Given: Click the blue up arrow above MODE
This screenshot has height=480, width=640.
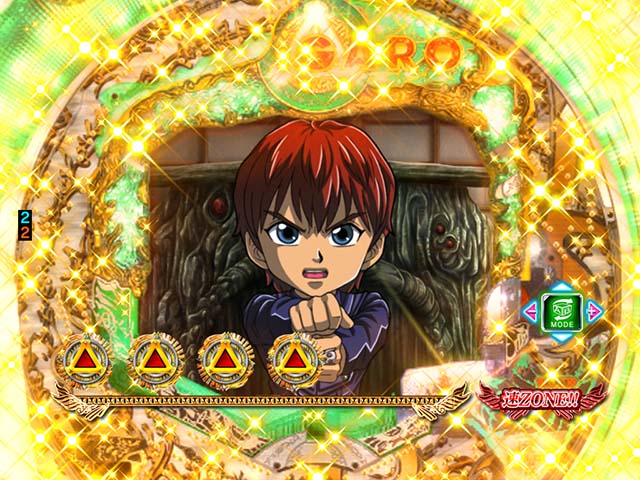Looking at the screenshot, I should coord(561,287).
